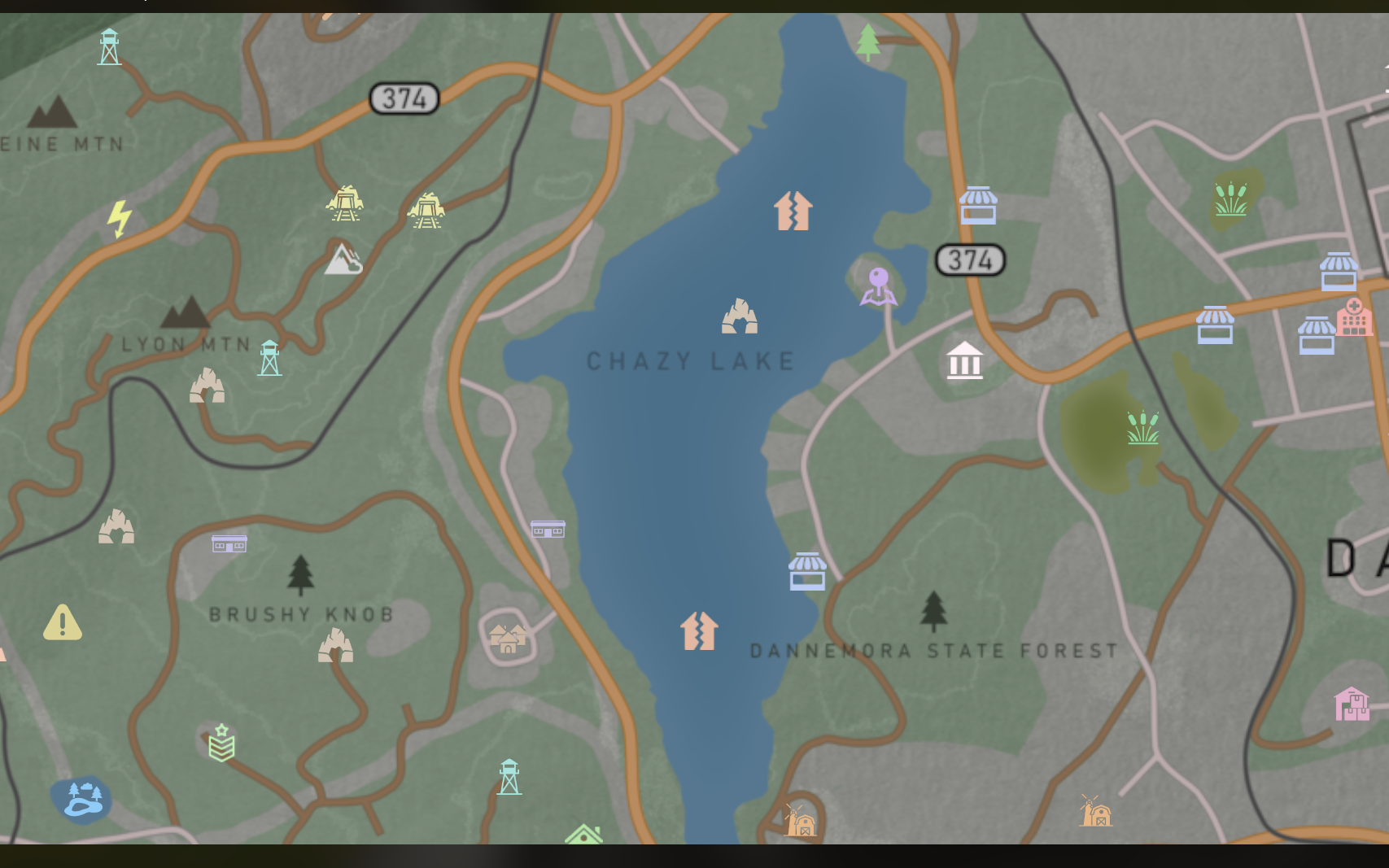Click the yellow warning triangle marker
This screenshot has width=1389, height=868.
tap(62, 622)
